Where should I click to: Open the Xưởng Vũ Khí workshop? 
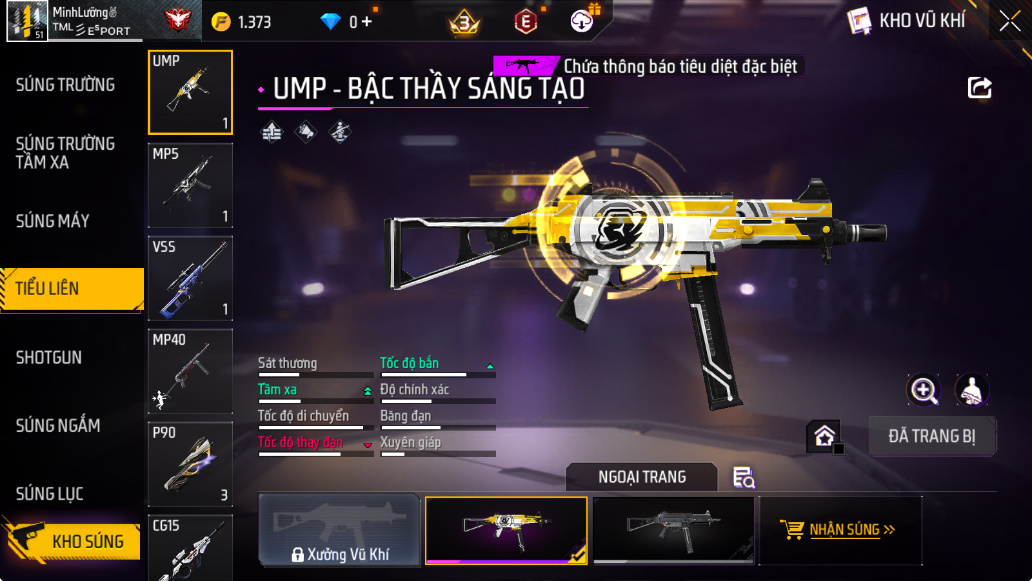pos(340,530)
